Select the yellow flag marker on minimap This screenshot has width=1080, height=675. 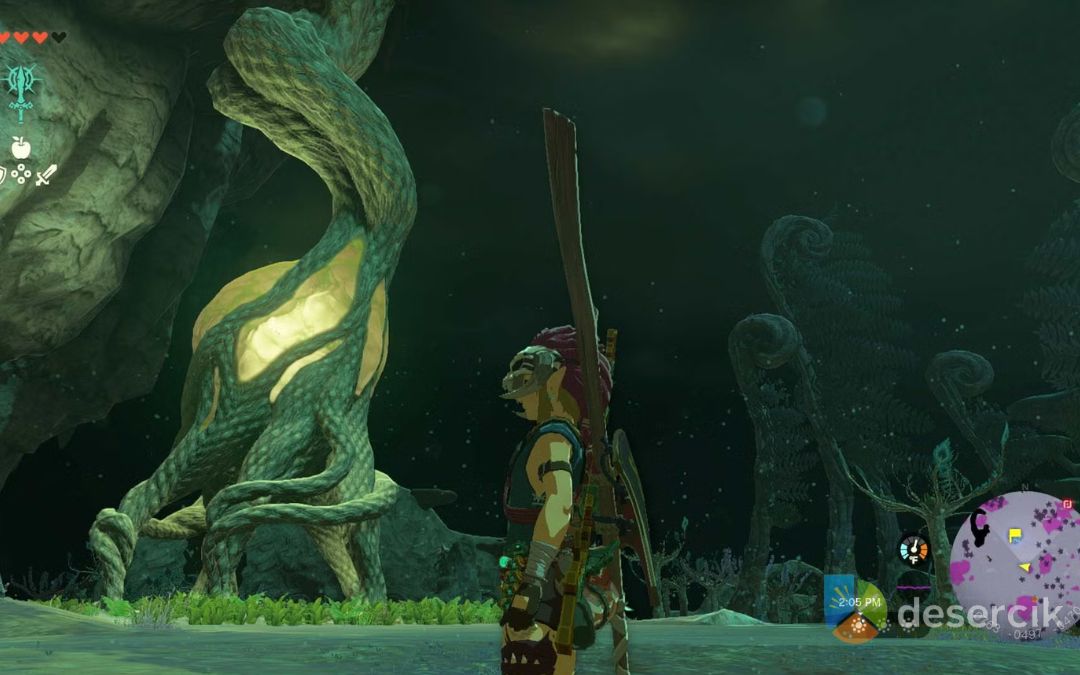tap(1016, 534)
